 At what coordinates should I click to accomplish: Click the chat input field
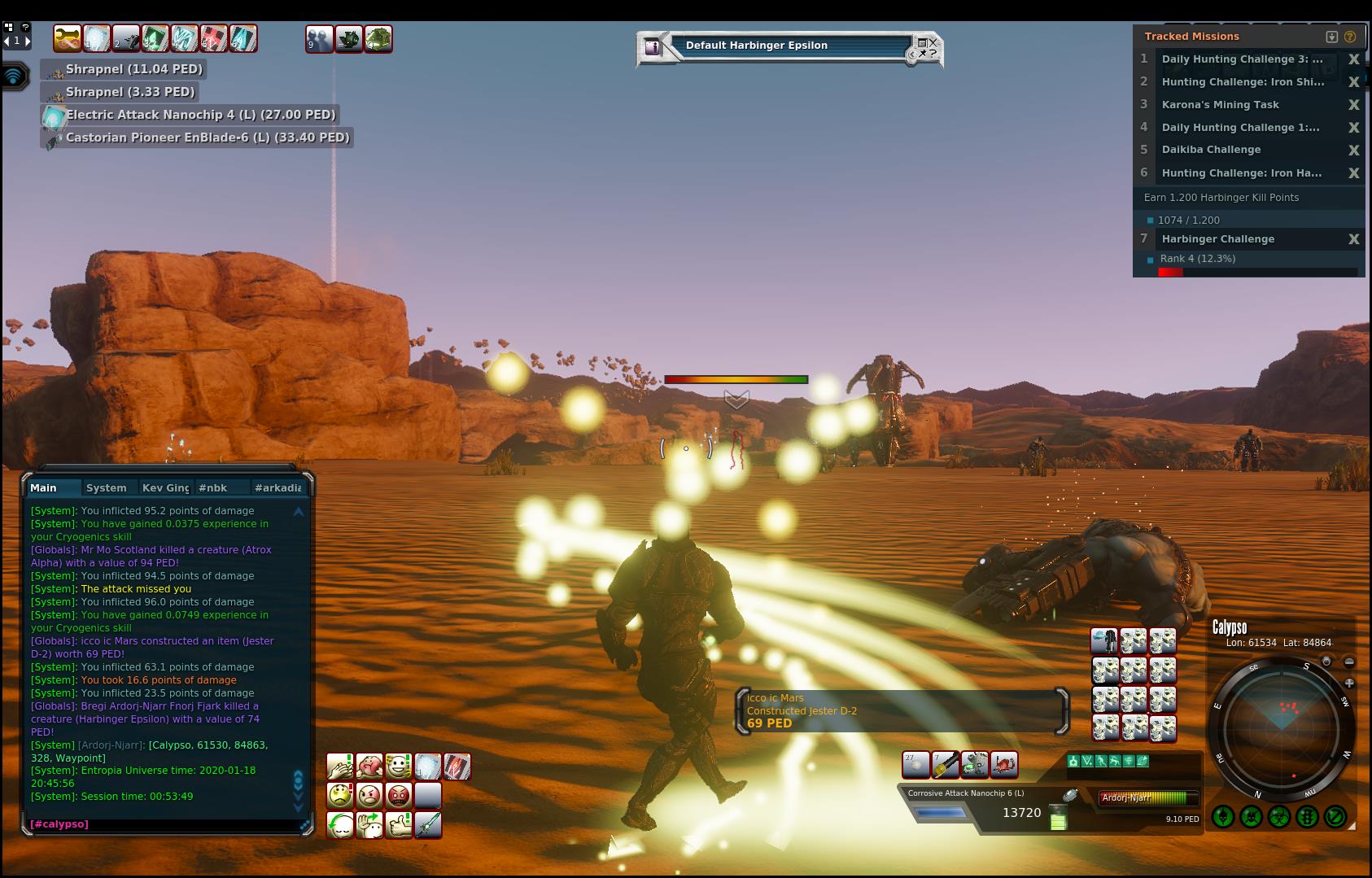[163, 824]
